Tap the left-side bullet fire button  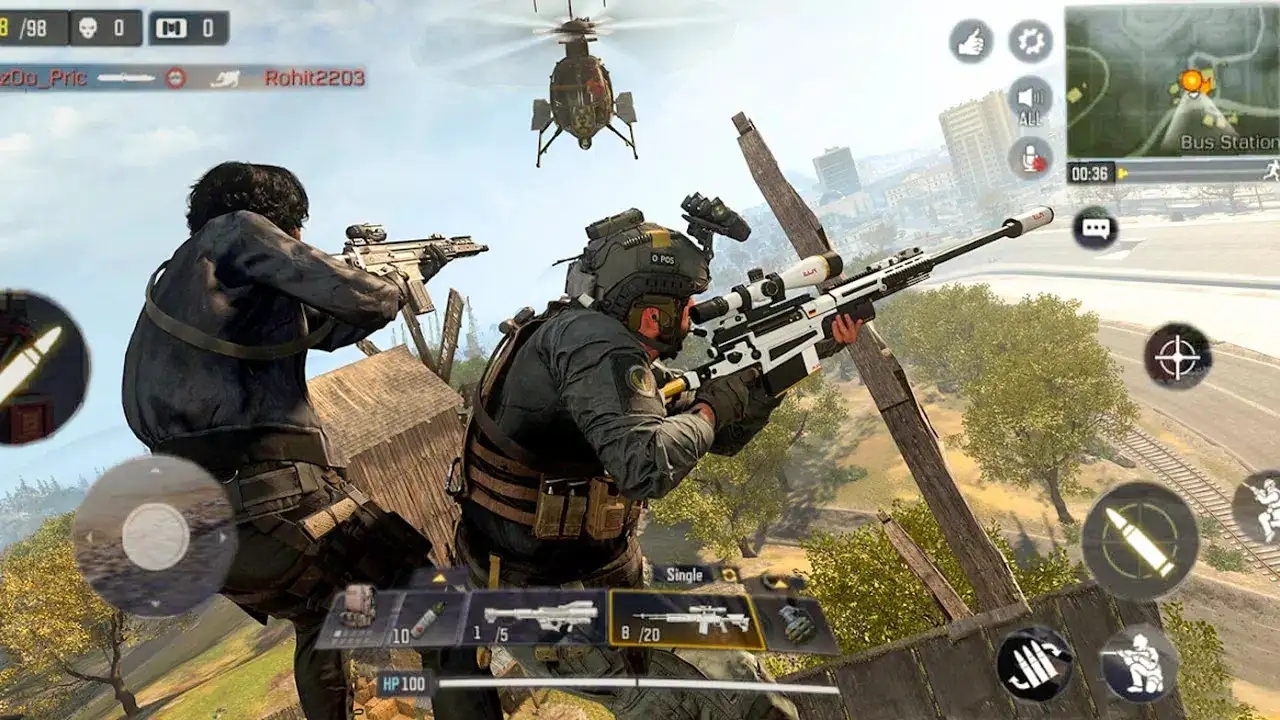[x=38, y=367]
